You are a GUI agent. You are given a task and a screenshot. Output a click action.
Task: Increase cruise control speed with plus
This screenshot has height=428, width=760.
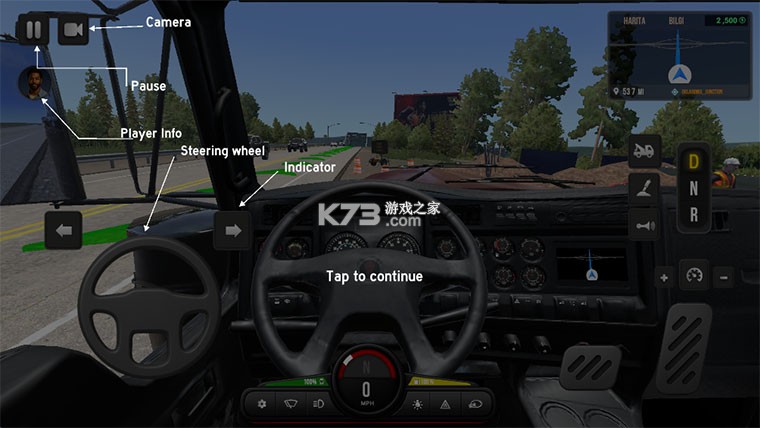(x=663, y=276)
